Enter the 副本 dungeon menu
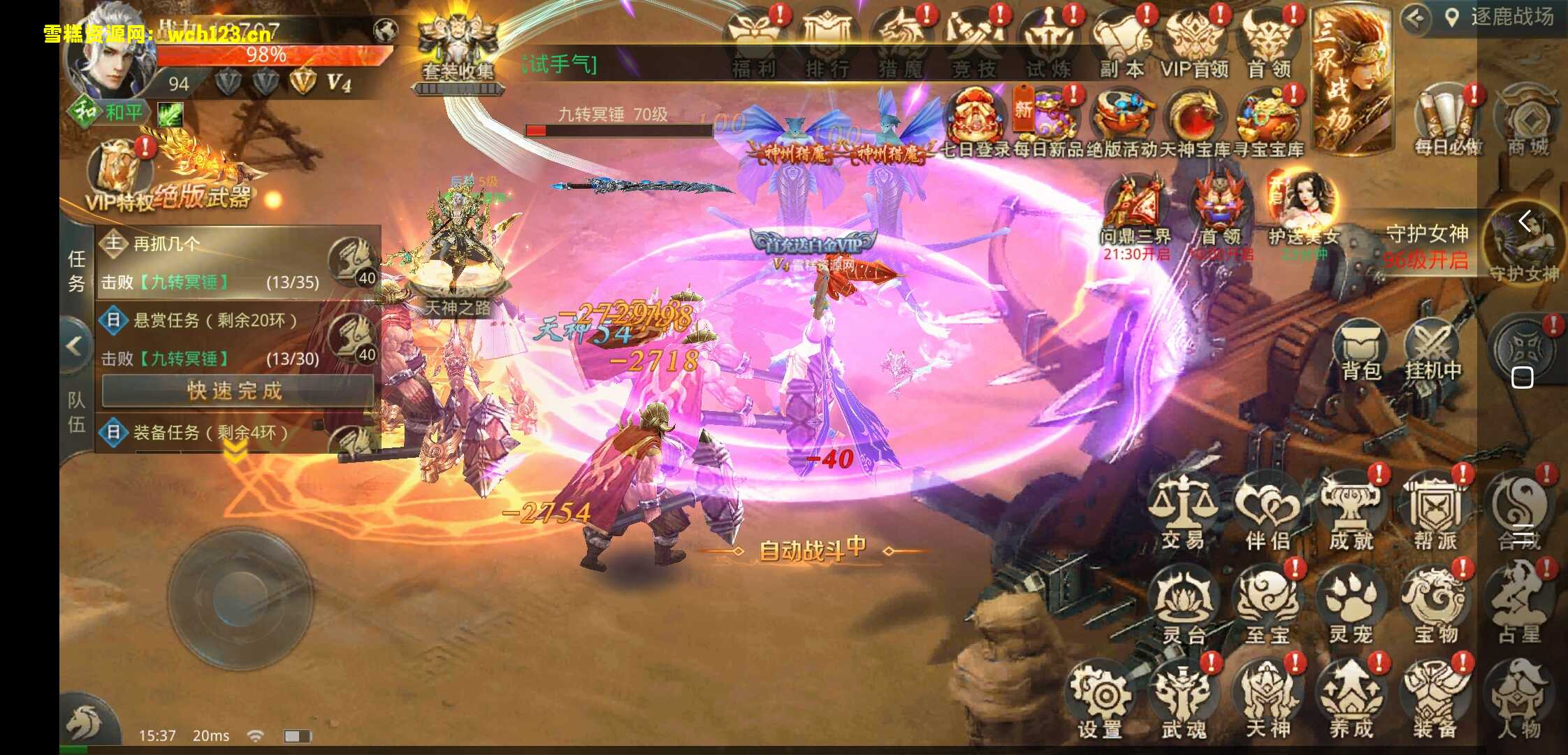The width and height of the screenshot is (1568, 755). coord(1121,43)
